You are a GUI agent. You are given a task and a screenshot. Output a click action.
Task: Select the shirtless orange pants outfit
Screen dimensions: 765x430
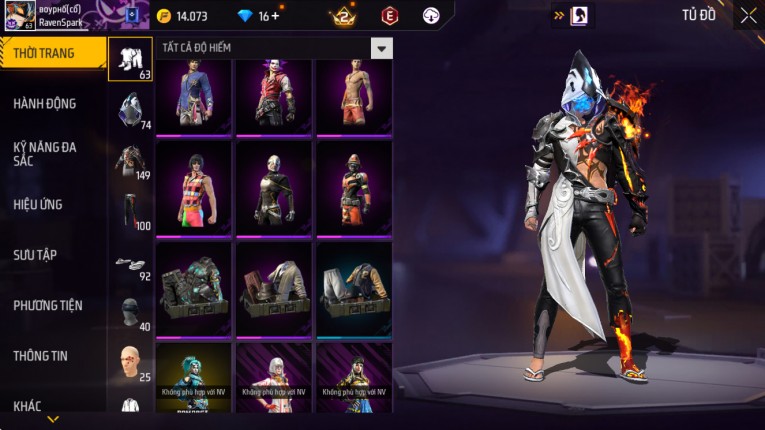[x=353, y=96]
